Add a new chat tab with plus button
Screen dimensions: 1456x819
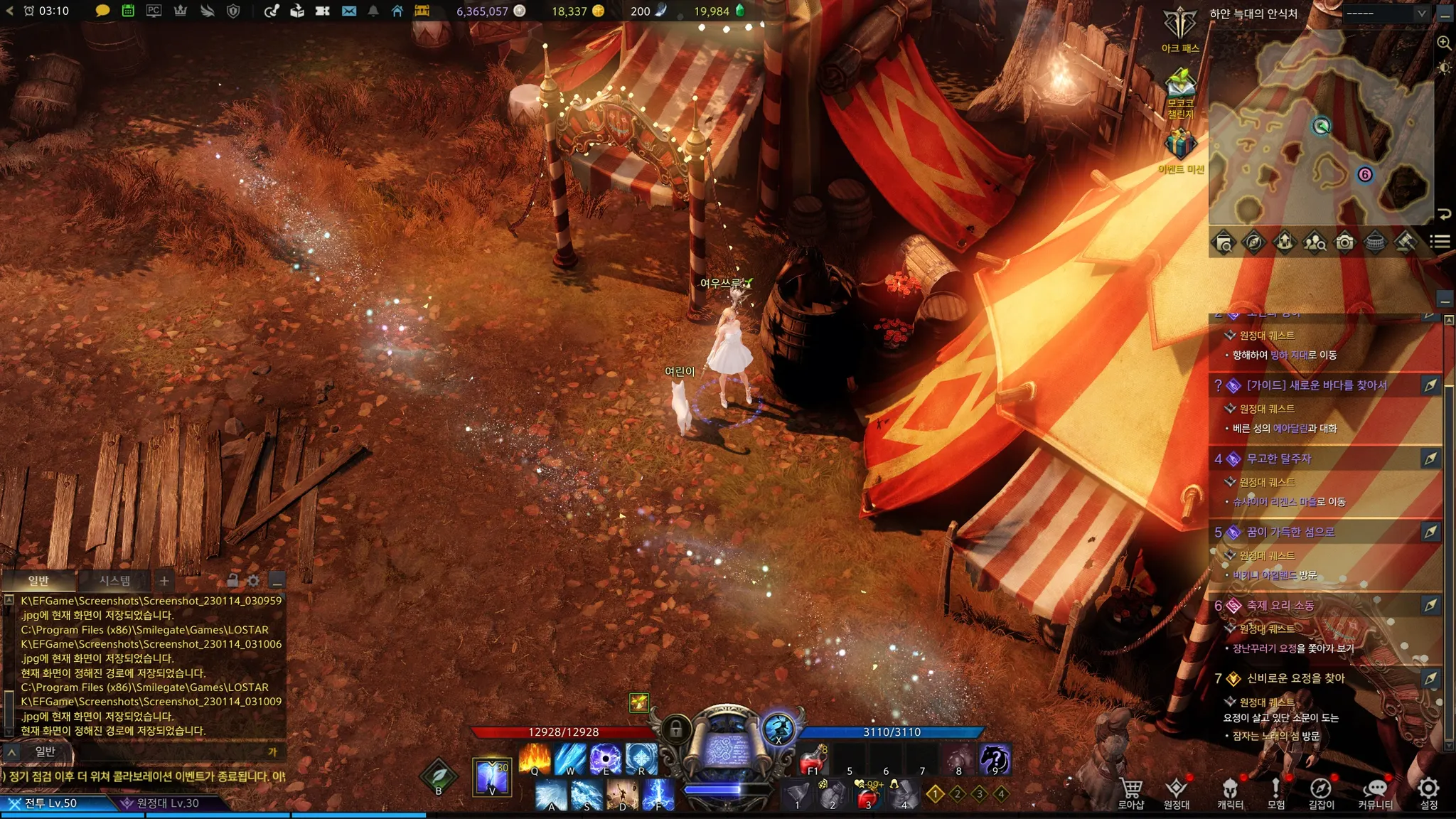(x=164, y=581)
